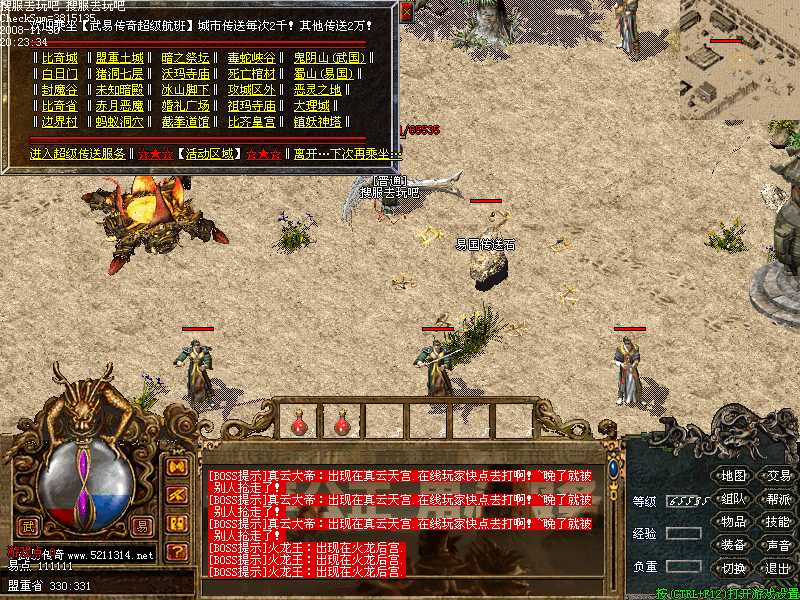
Task: Click the 交易 trade button
Action: point(777,475)
